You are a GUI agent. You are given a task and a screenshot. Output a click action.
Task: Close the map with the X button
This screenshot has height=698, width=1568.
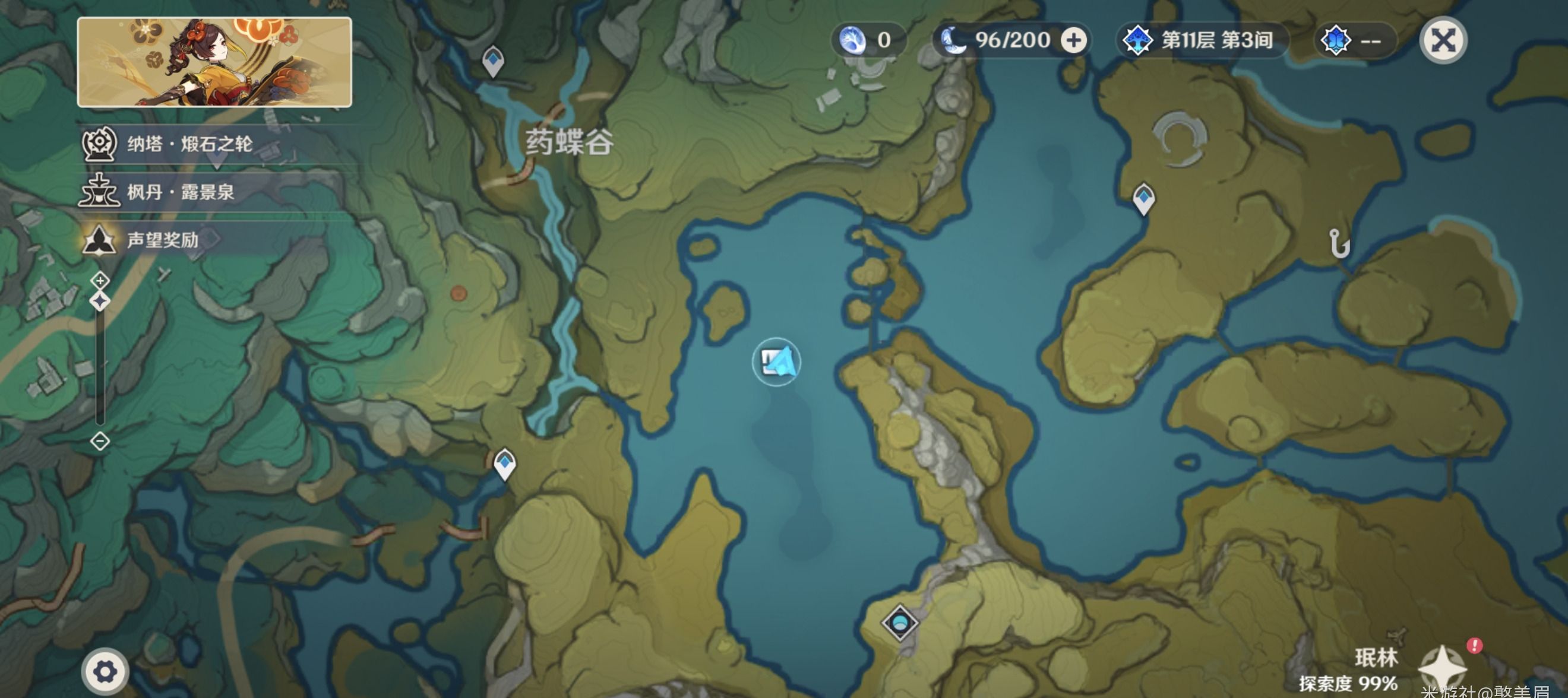(1443, 41)
